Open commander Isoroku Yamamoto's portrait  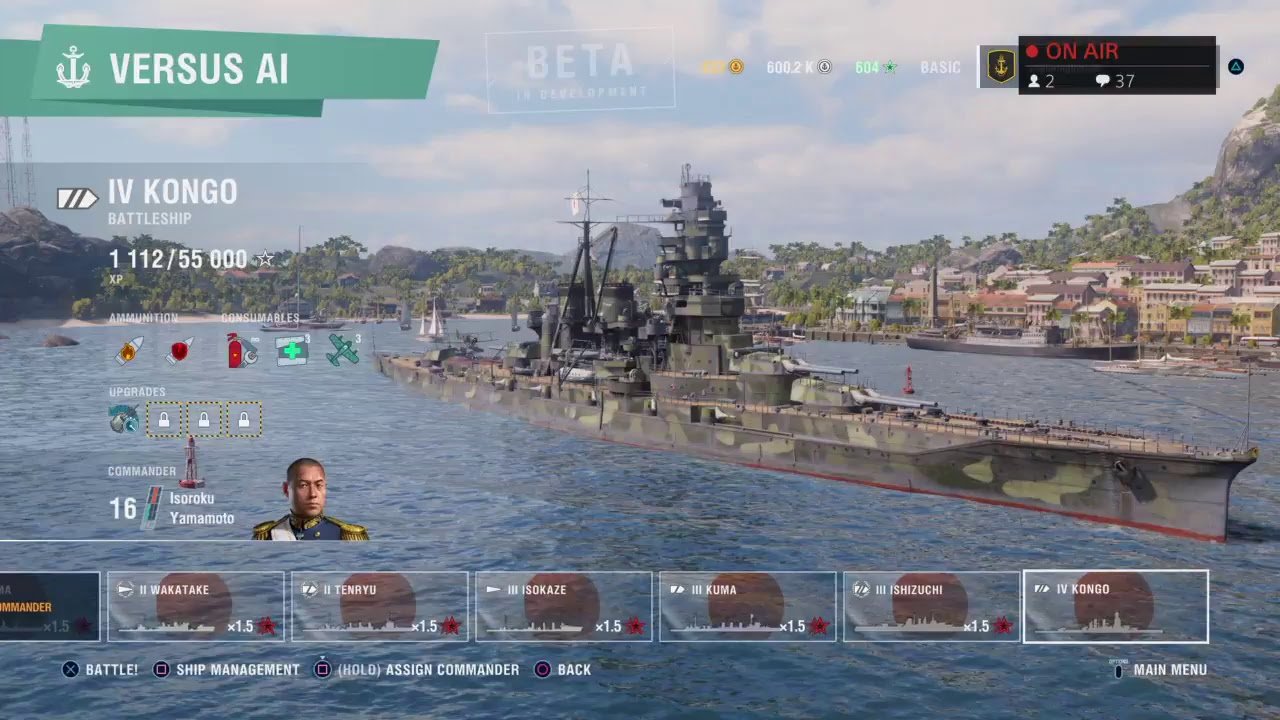pos(309,500)
